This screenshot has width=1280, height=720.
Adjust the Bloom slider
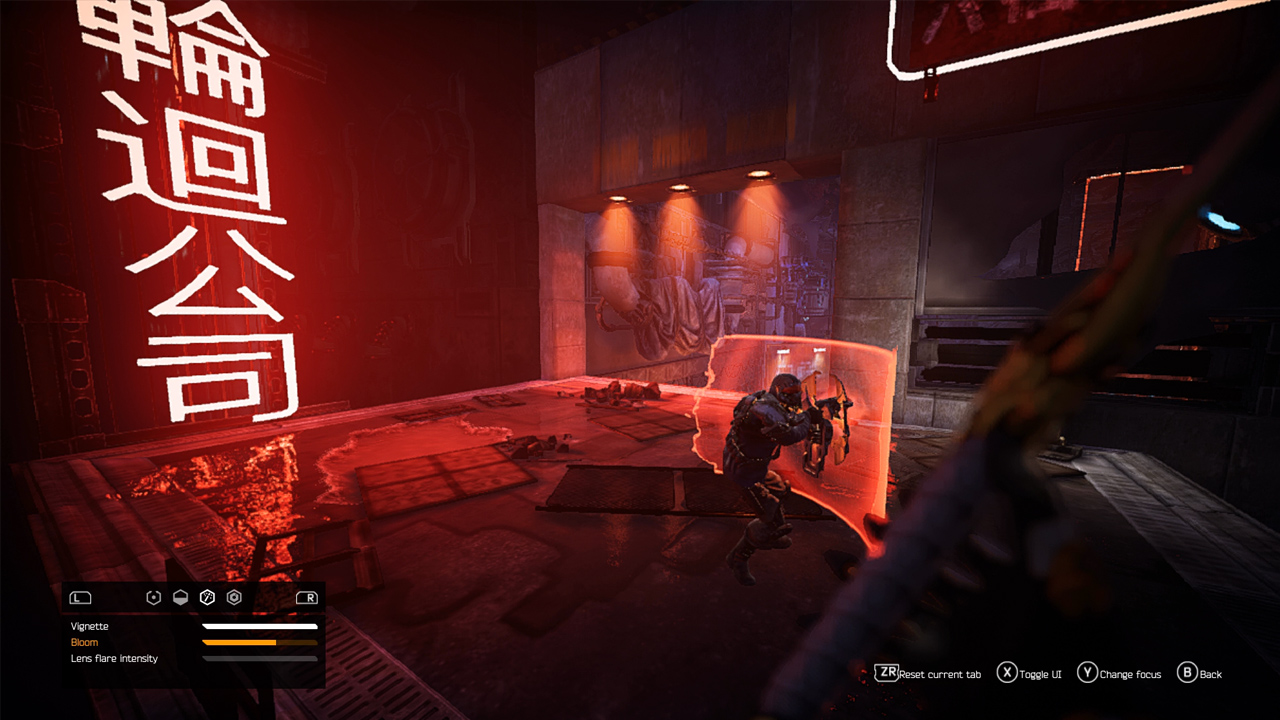[259, 643]
